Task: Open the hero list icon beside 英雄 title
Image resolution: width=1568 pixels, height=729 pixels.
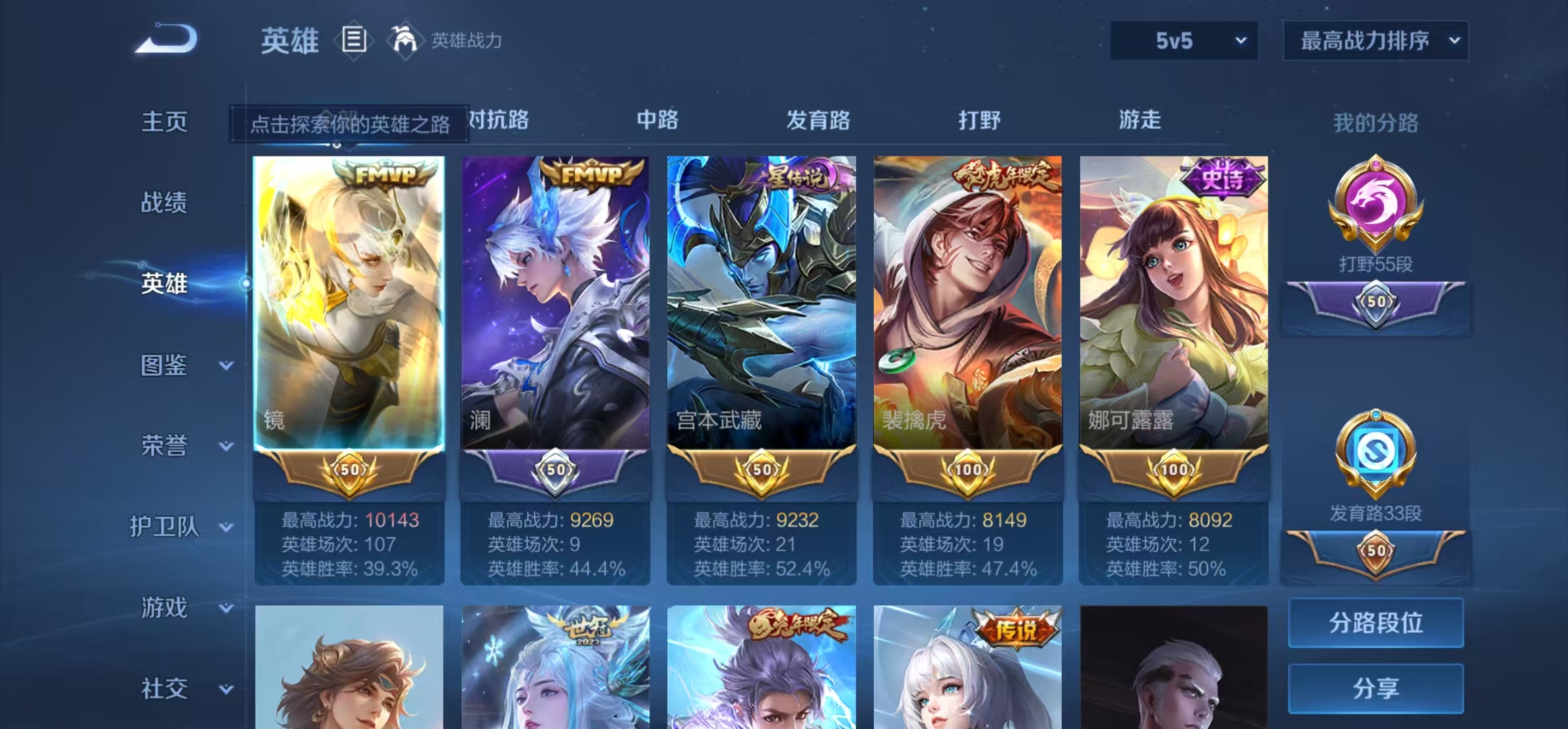Action: [354, 41]
